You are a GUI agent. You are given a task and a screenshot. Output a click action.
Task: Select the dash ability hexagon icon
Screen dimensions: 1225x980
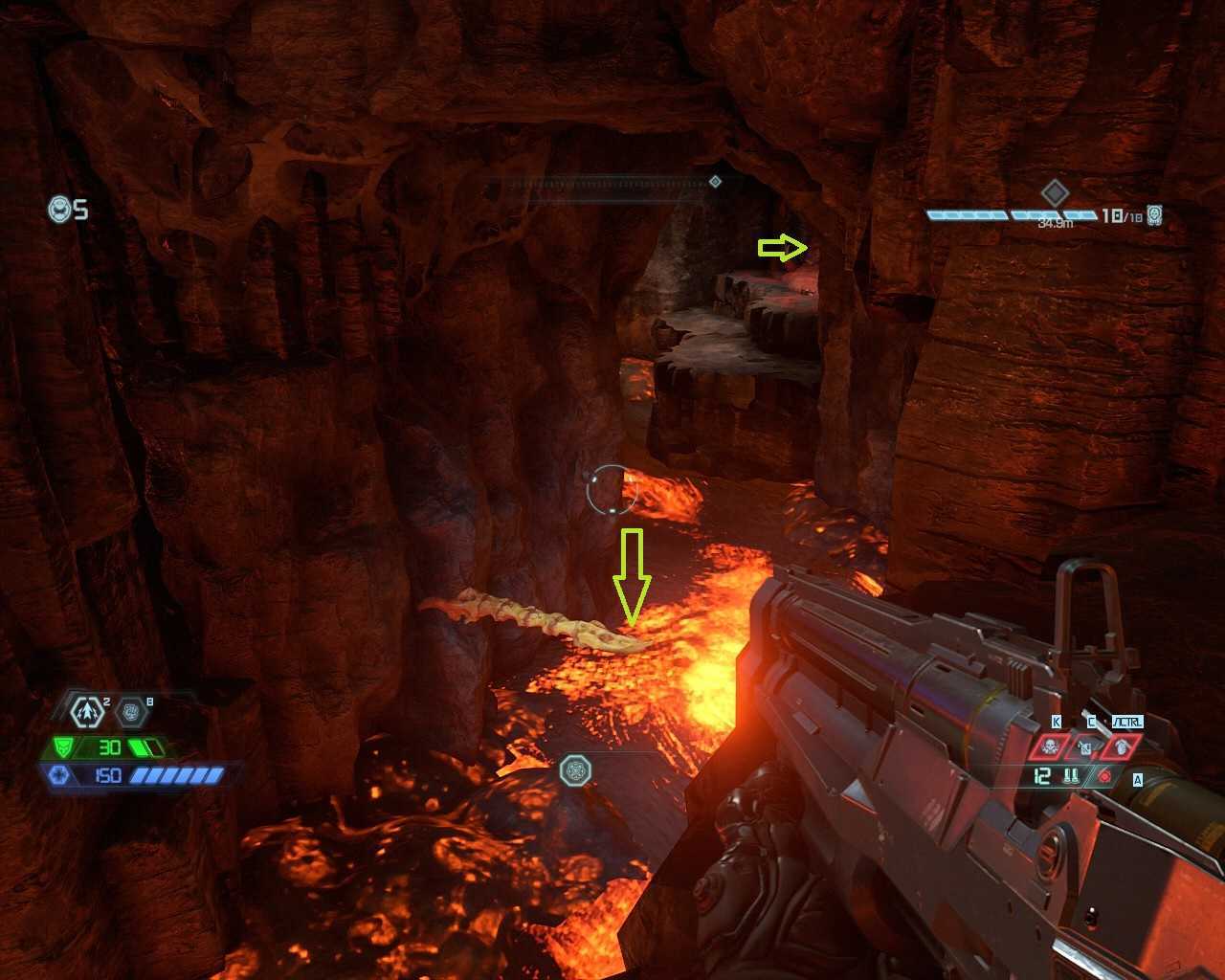pos(88,711)
